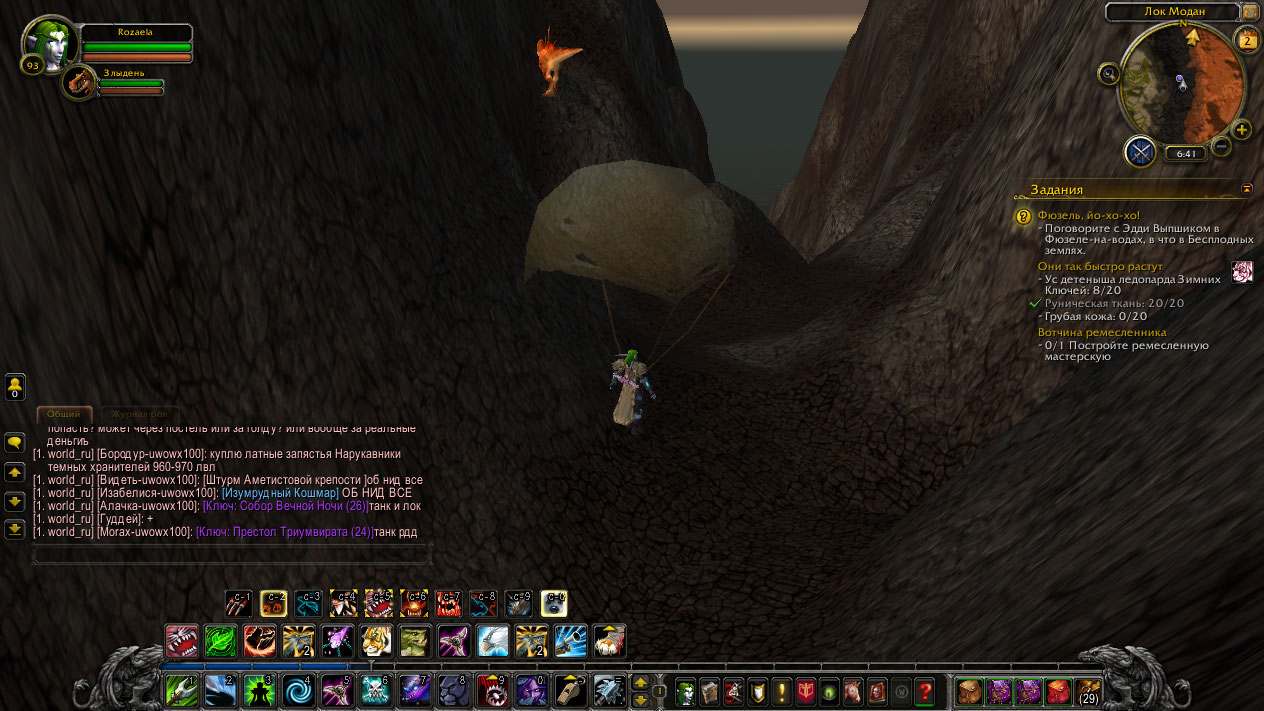Activate the blue swirl ability in slot 4
This screenshot has height=711, width=1264.
coord(298,691)
